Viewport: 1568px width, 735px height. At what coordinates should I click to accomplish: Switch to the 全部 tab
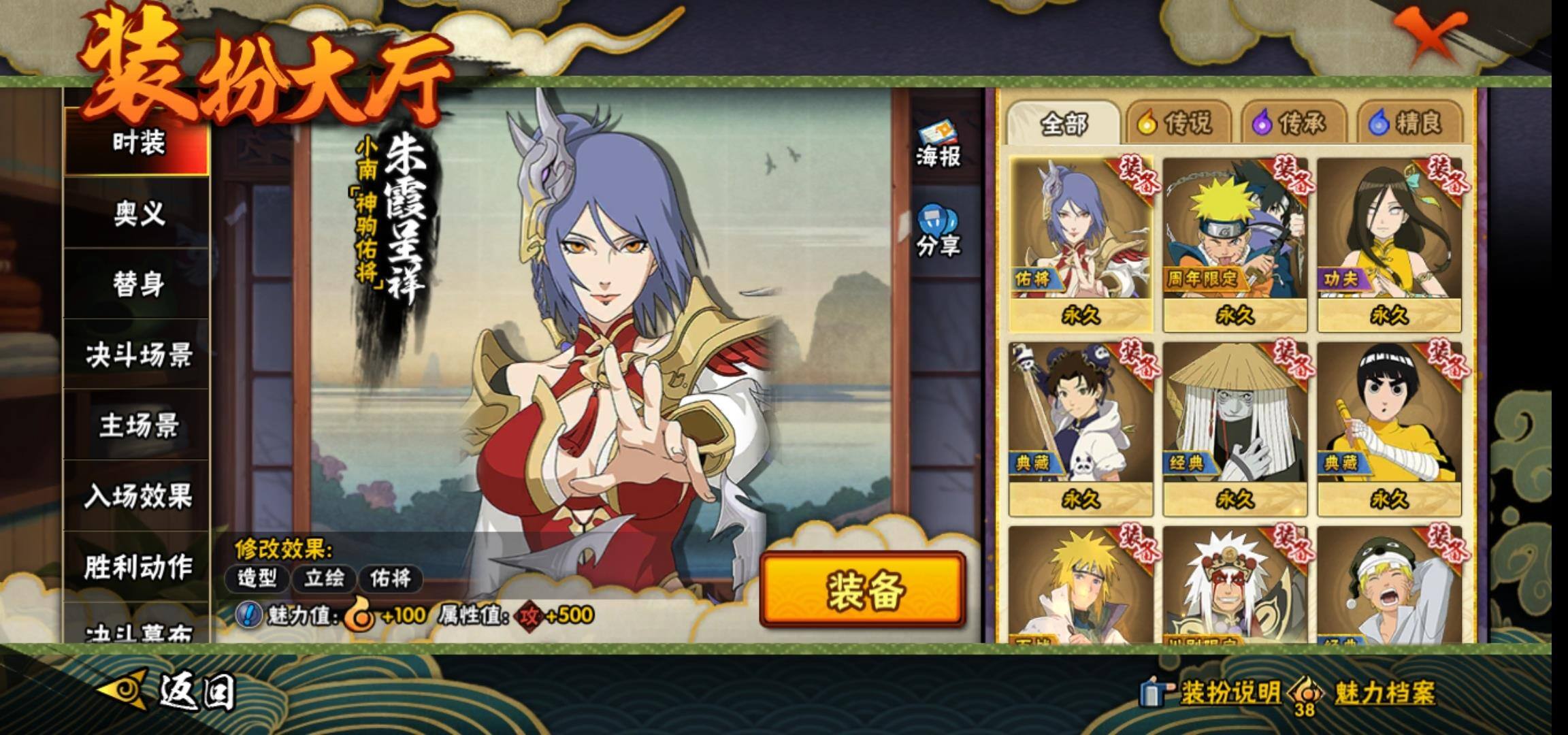(1064, 124)
